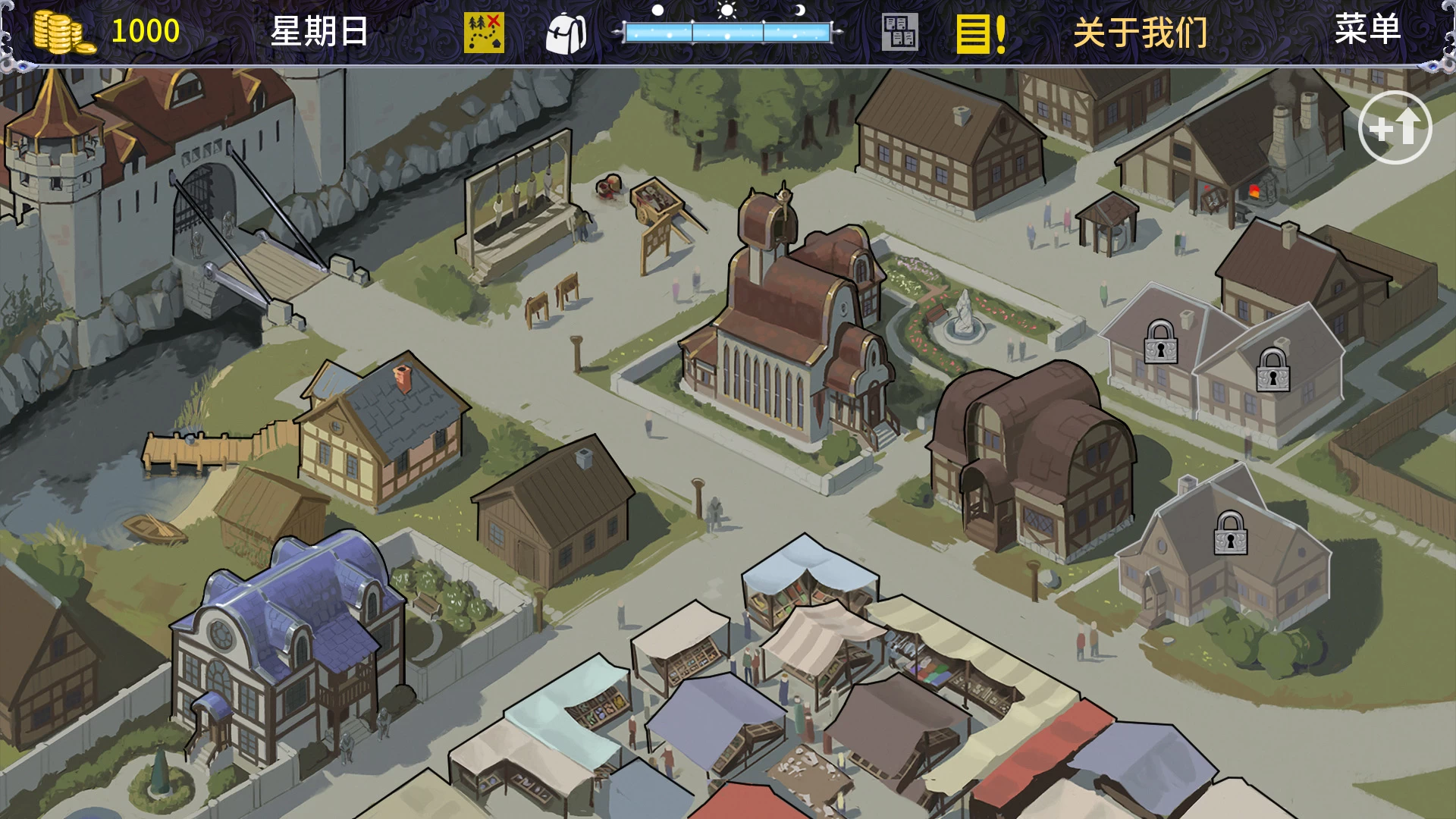
Task: Open the 关于我们 page
Action: click(x=1140, y=33)
